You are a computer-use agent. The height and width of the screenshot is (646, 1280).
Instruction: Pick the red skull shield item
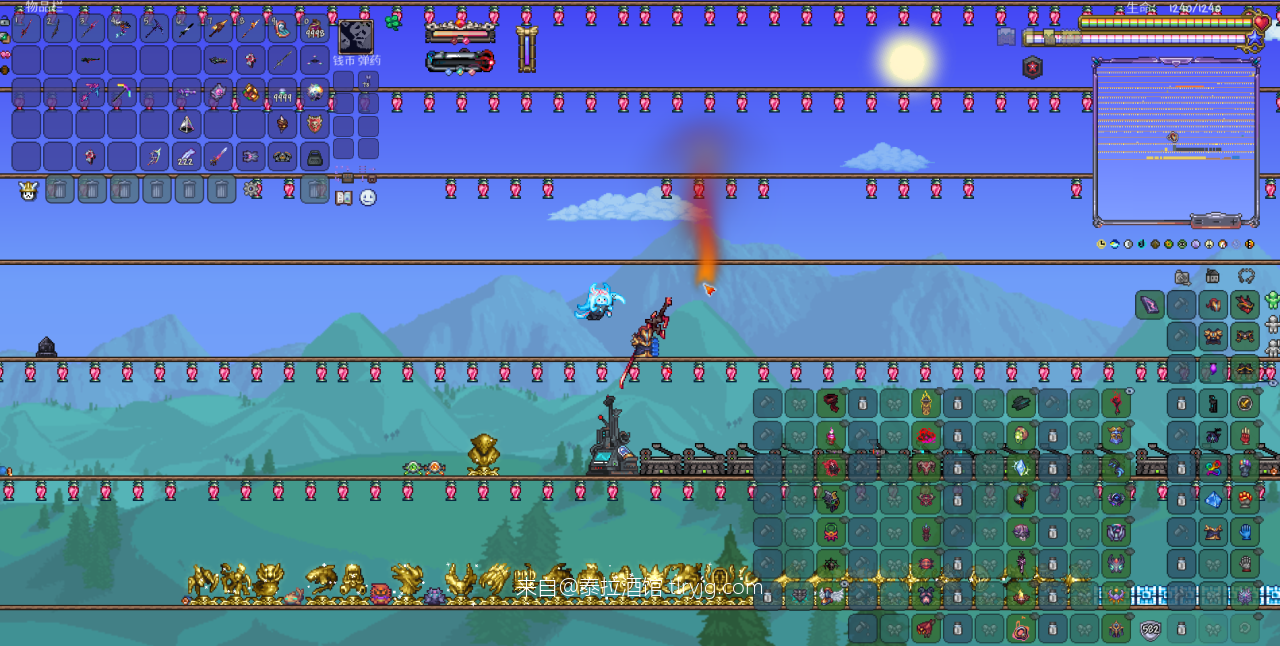pos(314,125)
